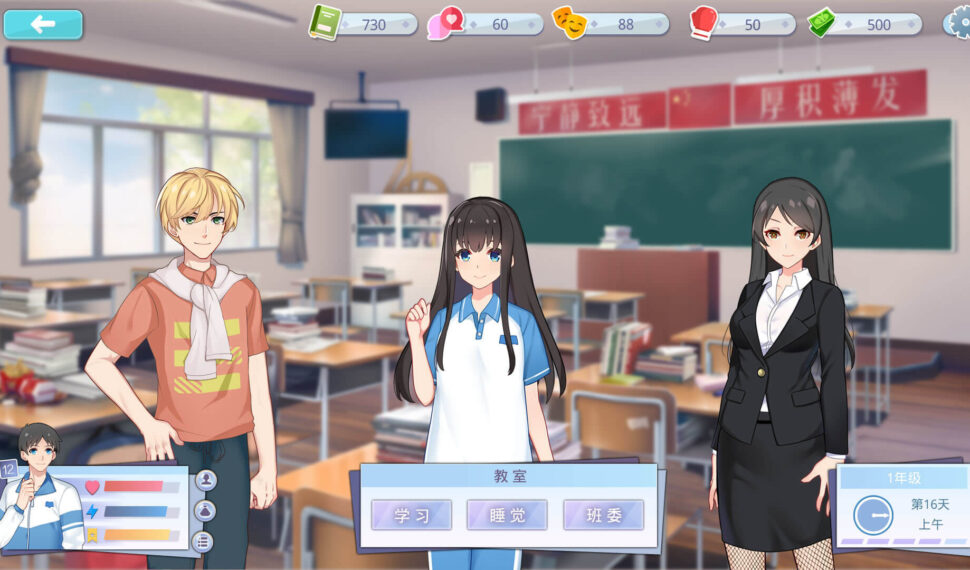Open settings with the gear icon
Viewport: 970px width, 570px height.
958,22
